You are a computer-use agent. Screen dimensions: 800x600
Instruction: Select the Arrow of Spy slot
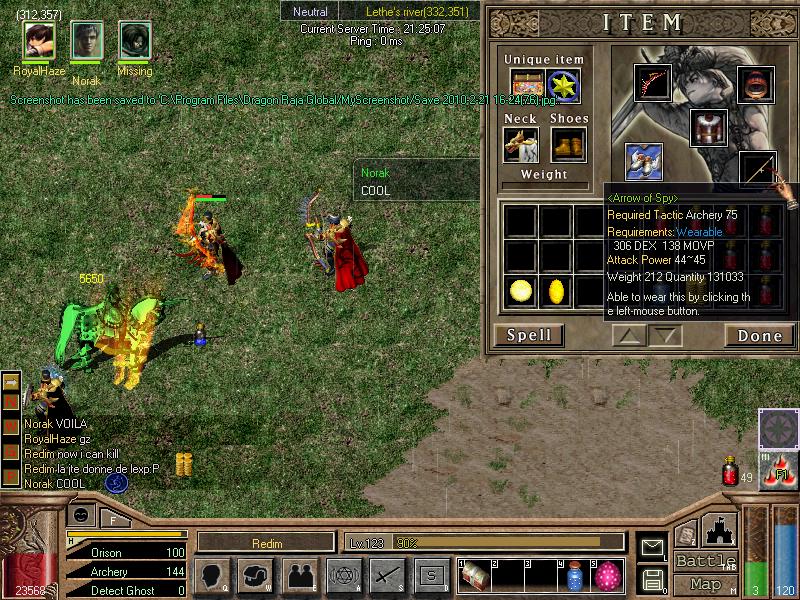tap(759, 171)
